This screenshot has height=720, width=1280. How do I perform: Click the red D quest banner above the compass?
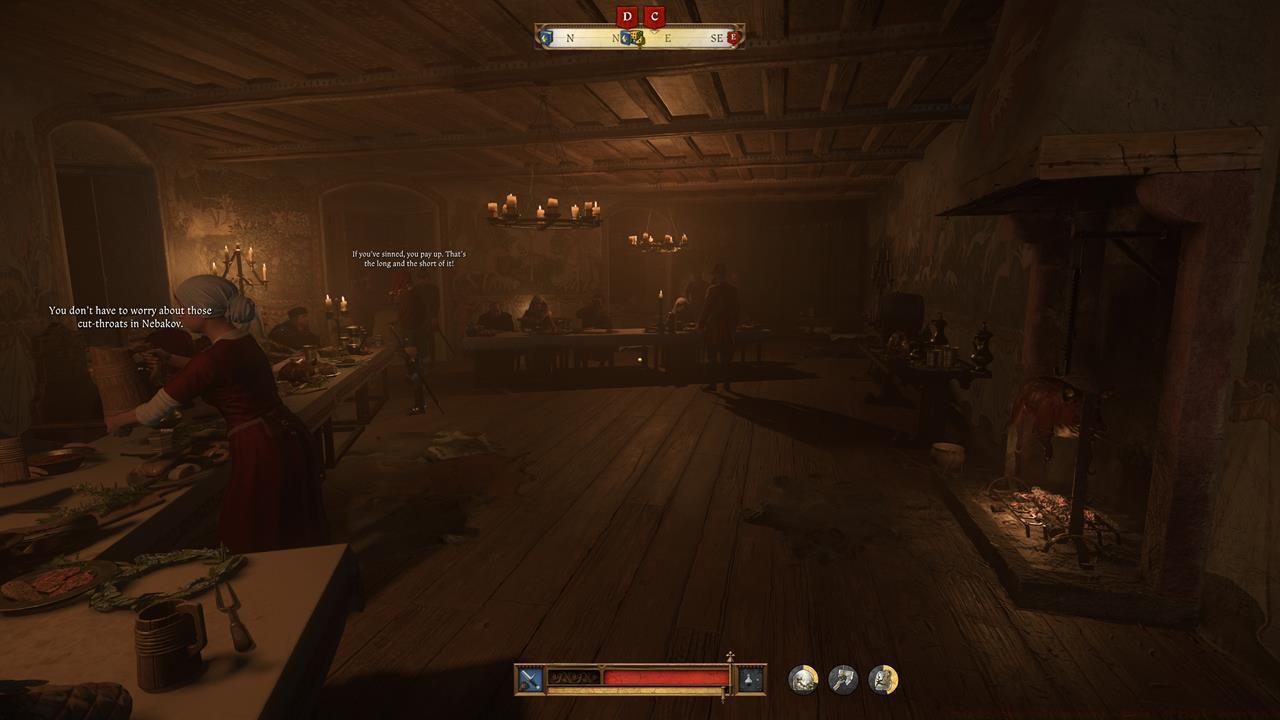tap(627, 17)
